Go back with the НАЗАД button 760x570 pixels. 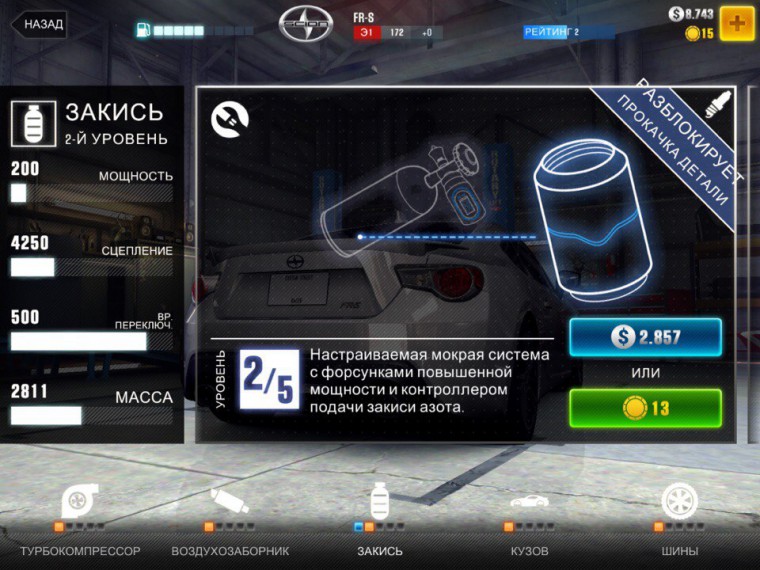pyautogui.click(x=40, y=24)
